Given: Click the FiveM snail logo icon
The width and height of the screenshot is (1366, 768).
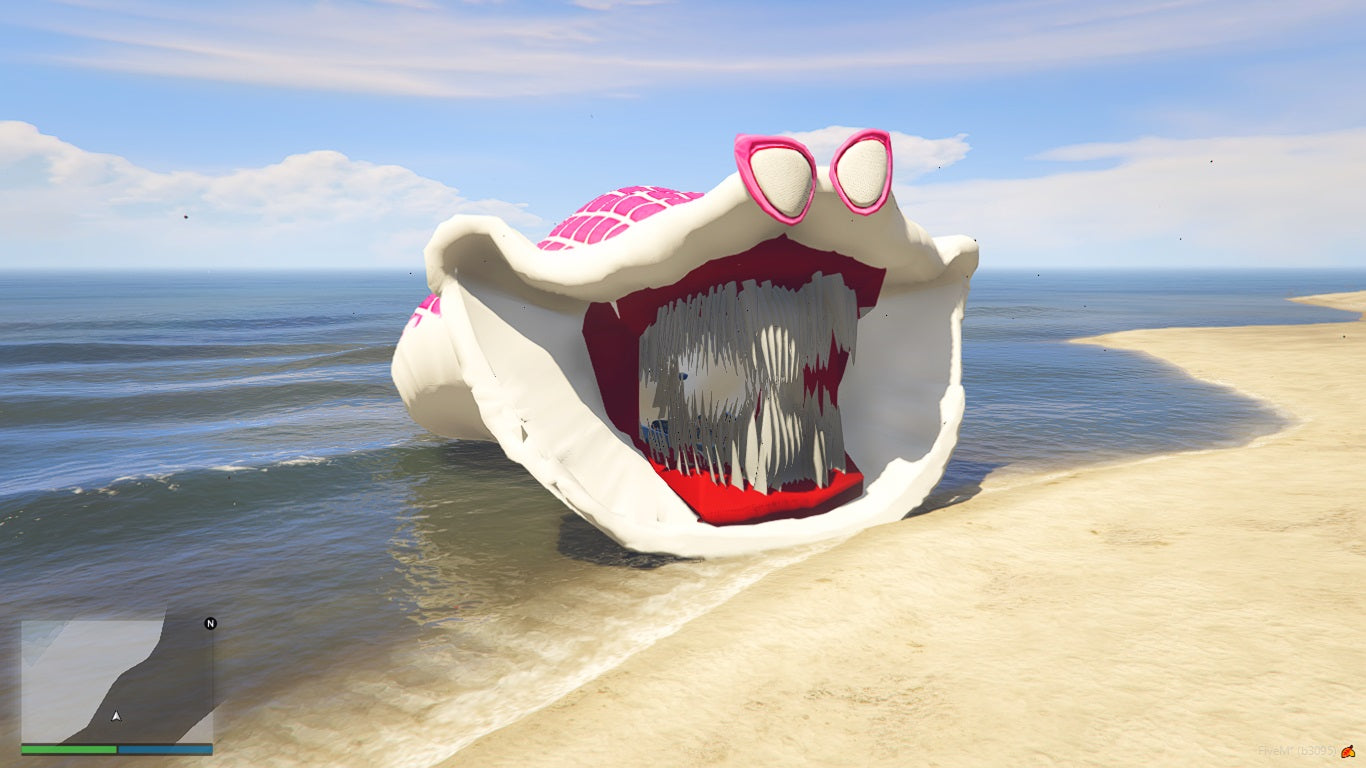Looking at the screenshot, I should pyautogui.click(x=1347, y=750).
